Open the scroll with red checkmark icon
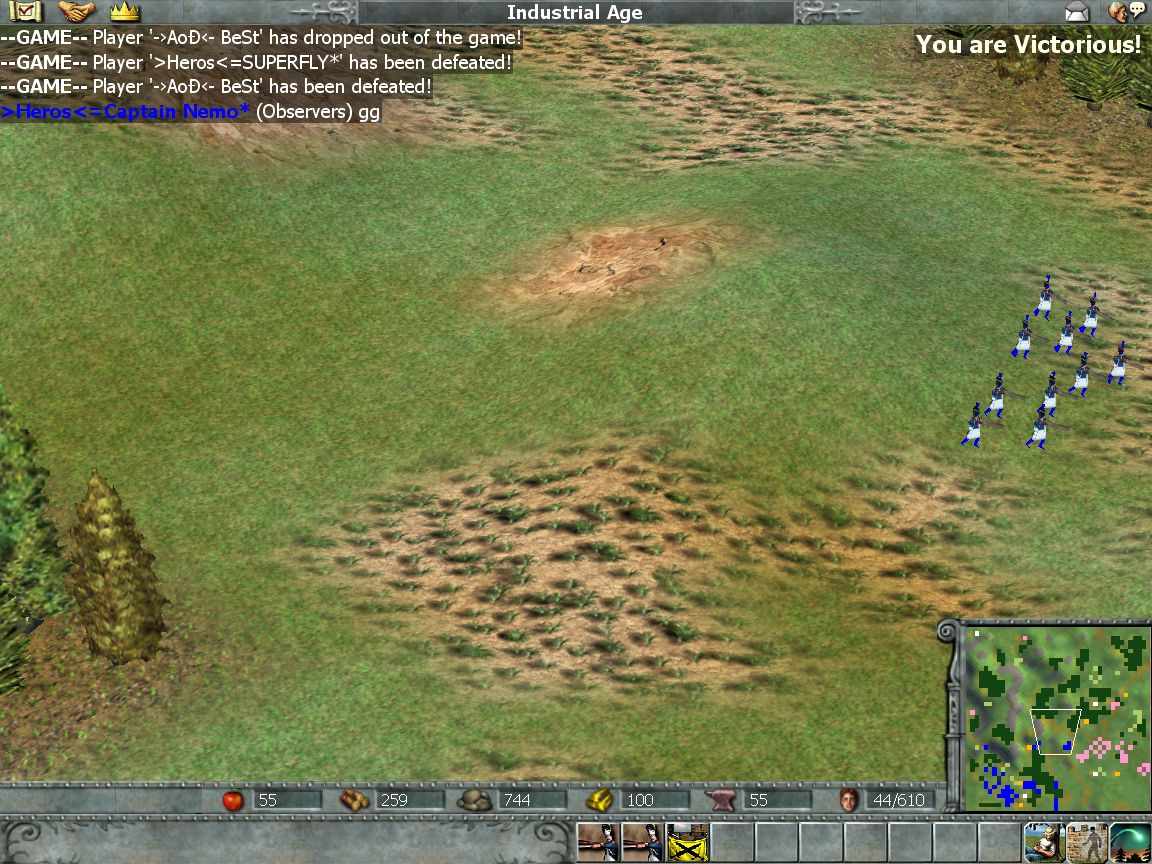Image resolution: width=1152 pixels, height=864 pixels. tap(24, 12)
